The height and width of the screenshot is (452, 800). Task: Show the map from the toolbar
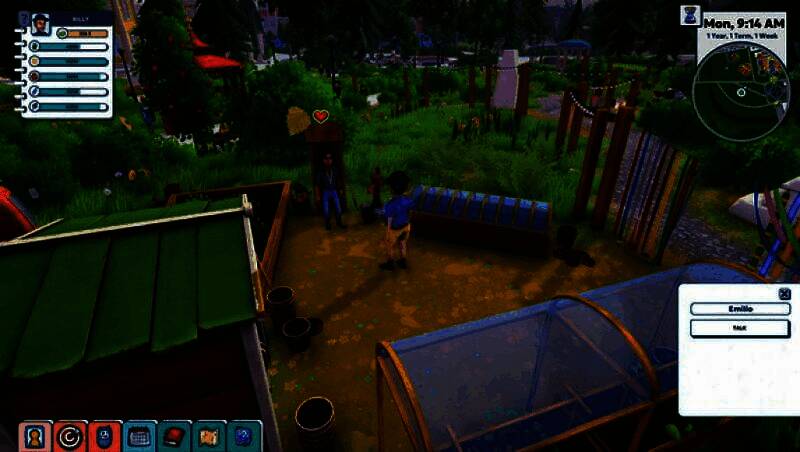click(x=210, y=437)
